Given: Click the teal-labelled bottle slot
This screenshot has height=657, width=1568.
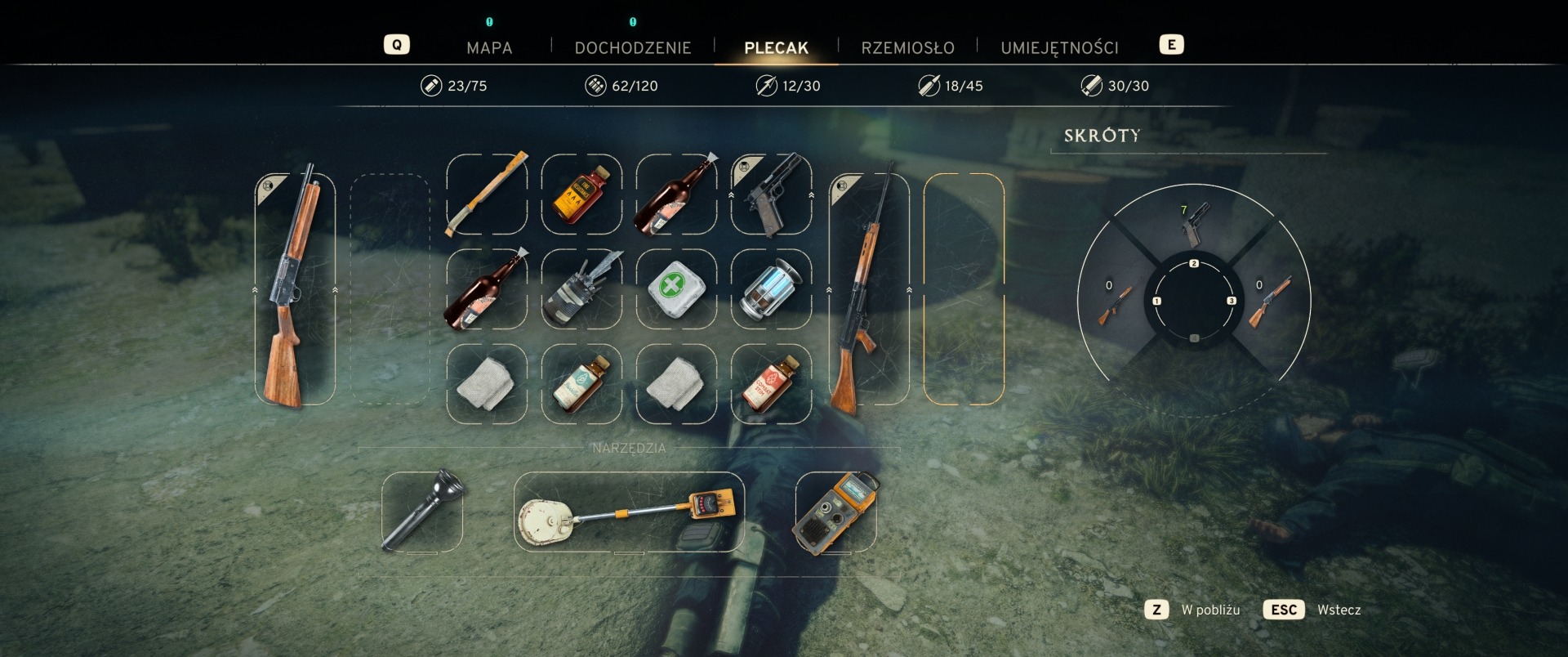Looking at the screenshot, I should coord(581,383).
